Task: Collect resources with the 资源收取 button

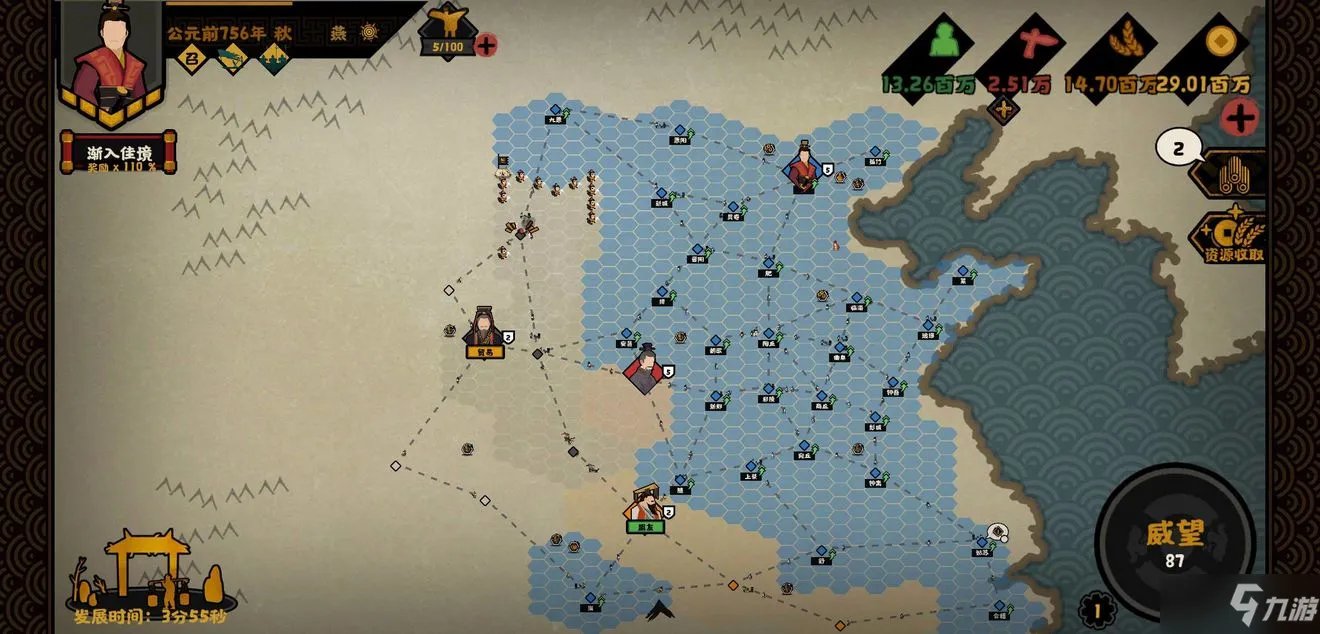Action: 1232,240
